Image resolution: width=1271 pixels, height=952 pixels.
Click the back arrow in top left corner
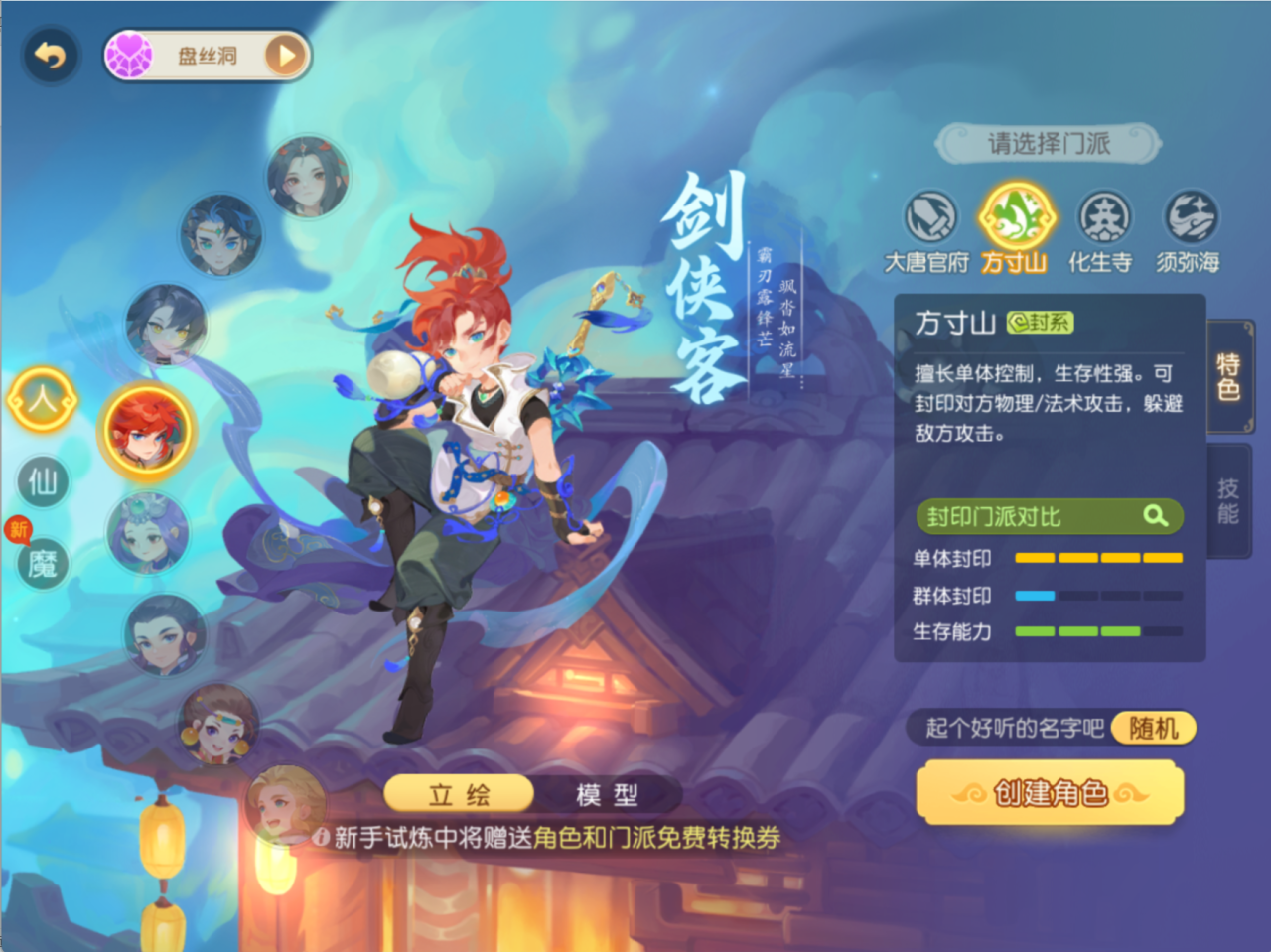point(50,56)
